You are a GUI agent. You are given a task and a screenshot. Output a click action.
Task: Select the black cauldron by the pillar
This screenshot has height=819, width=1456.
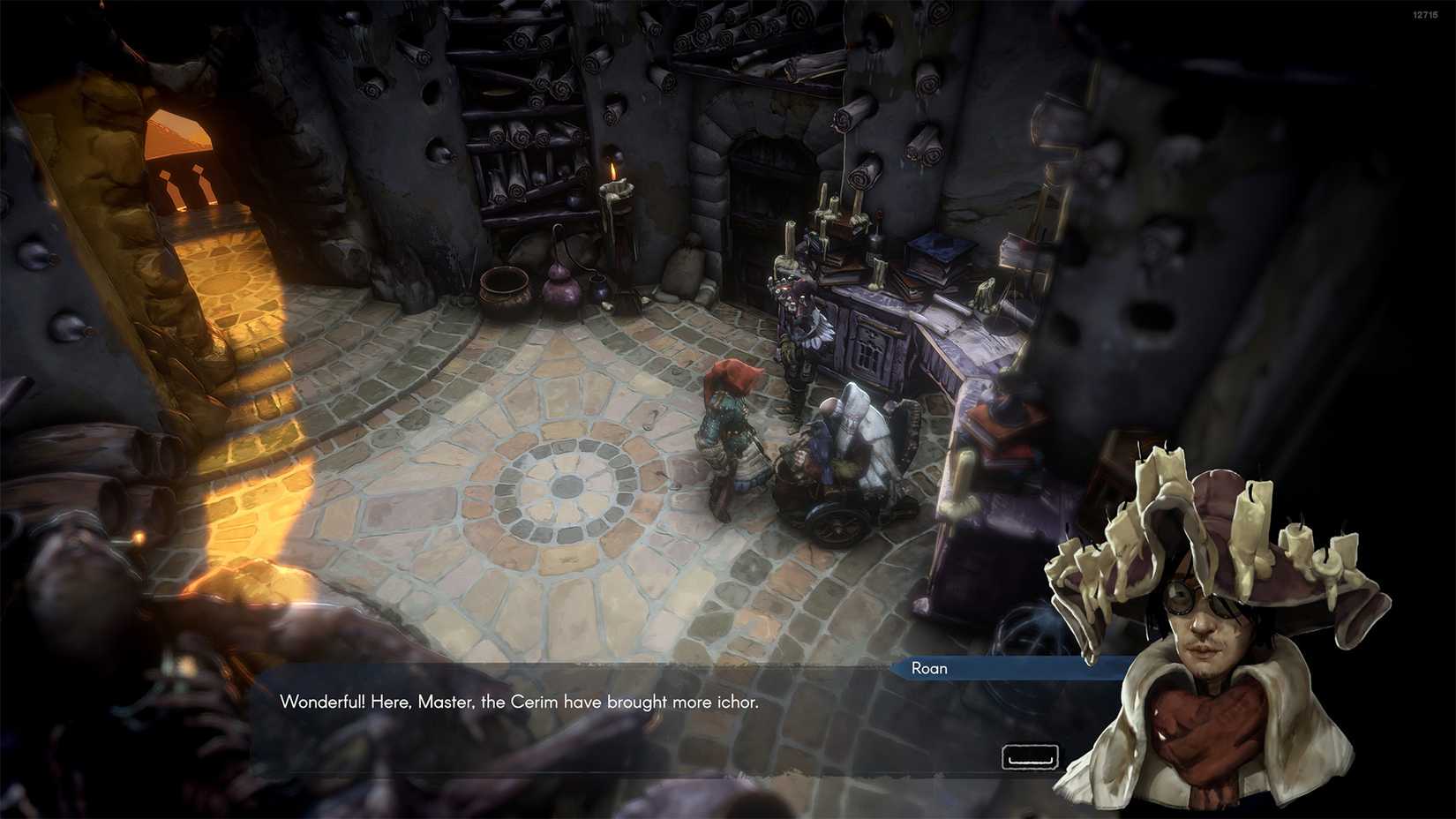coord(503,291)
